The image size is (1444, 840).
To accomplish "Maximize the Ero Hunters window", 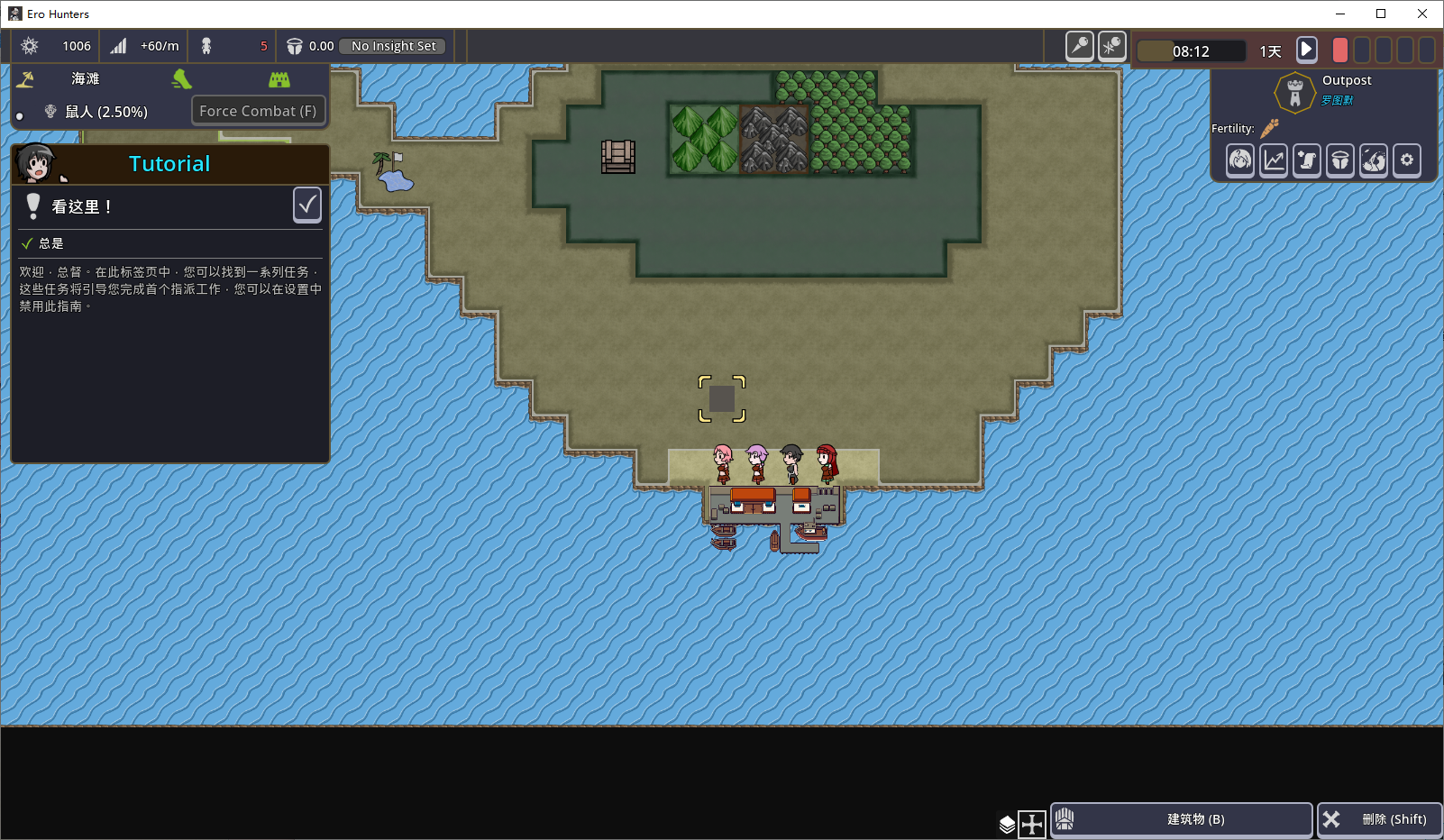I will tap(1381, 14).
